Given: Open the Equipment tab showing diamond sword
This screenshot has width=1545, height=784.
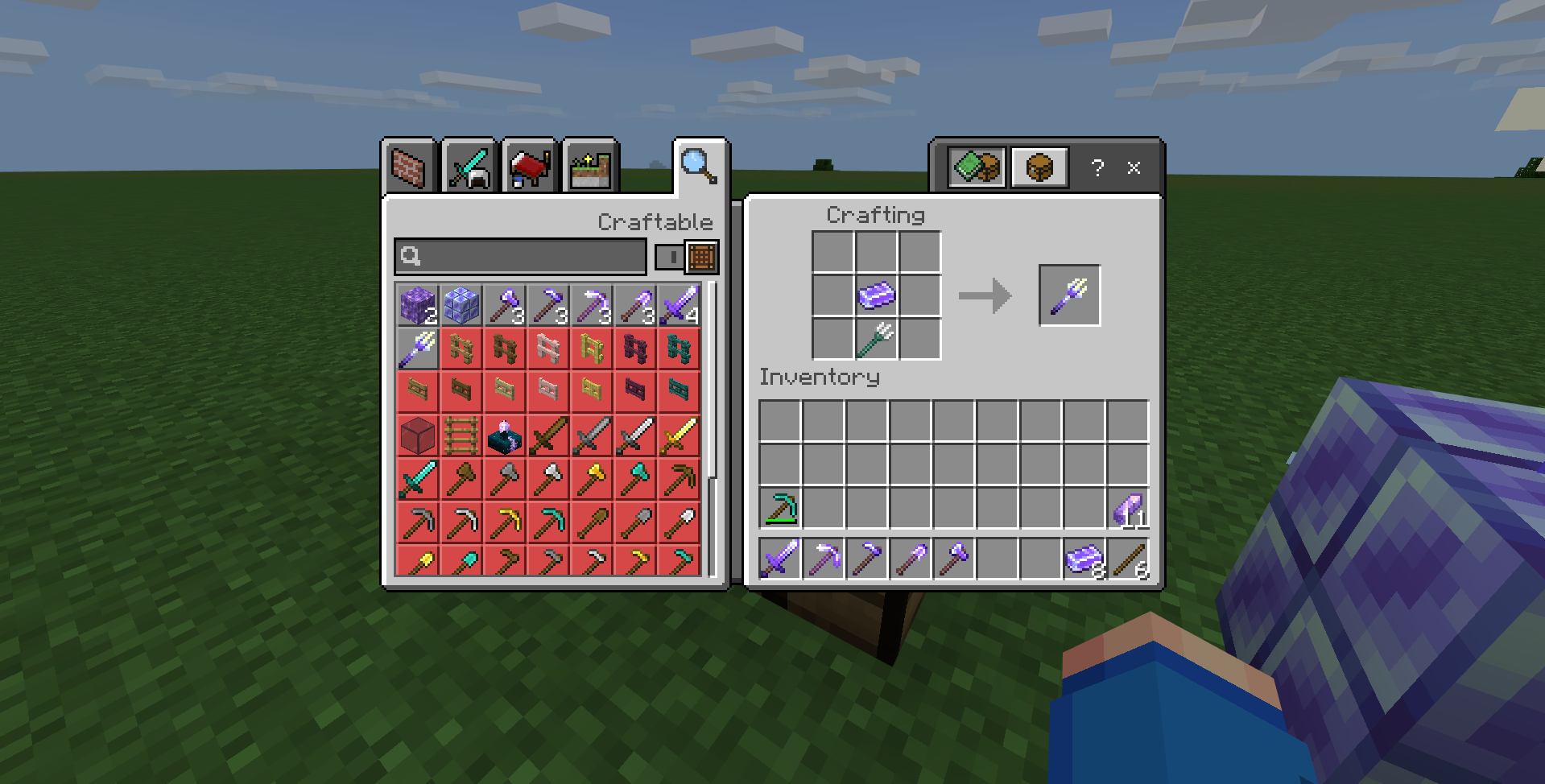Looking at the screenshot, I should 469,165.
